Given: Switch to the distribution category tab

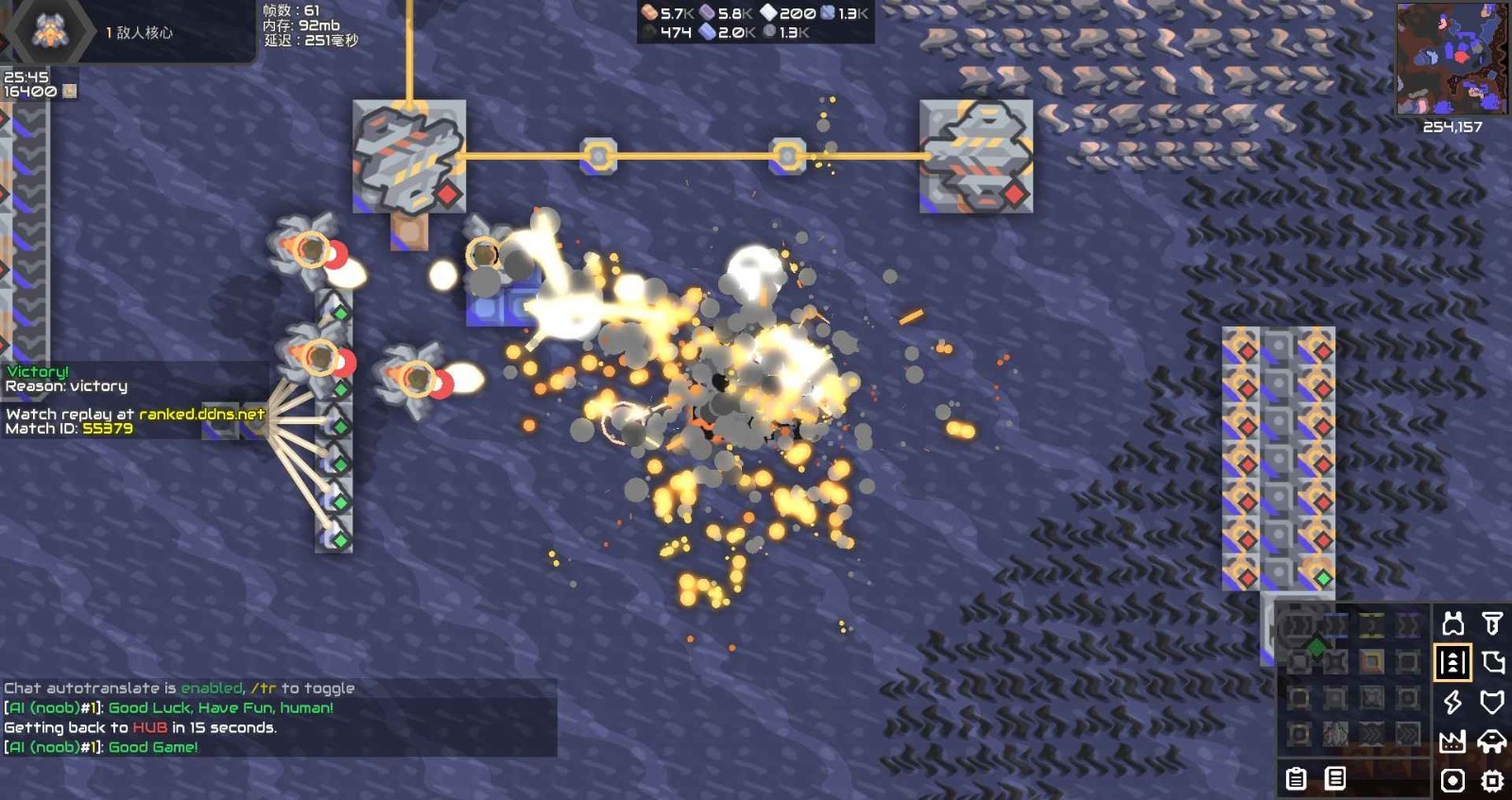Looking at the screenshot, I should pyautogui.click(x=1453, y=663).
